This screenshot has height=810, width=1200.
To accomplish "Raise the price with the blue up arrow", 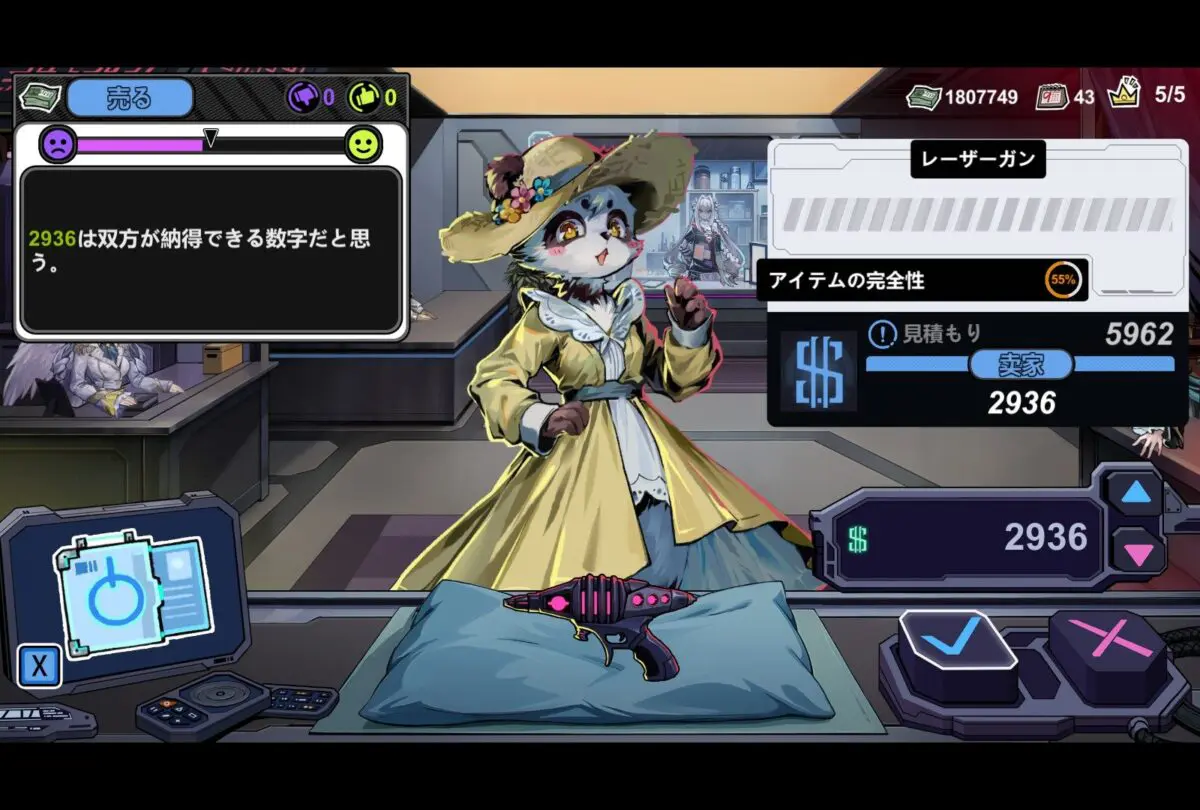I will 1135,493.
